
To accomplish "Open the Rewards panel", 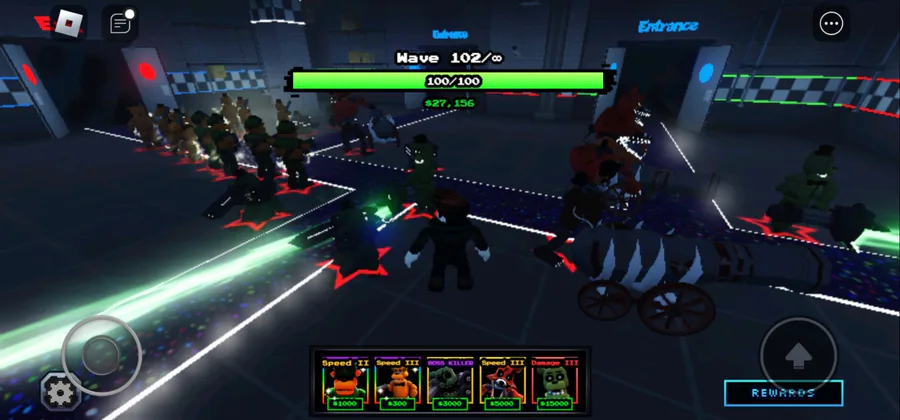I will click(x=783, y=393).
